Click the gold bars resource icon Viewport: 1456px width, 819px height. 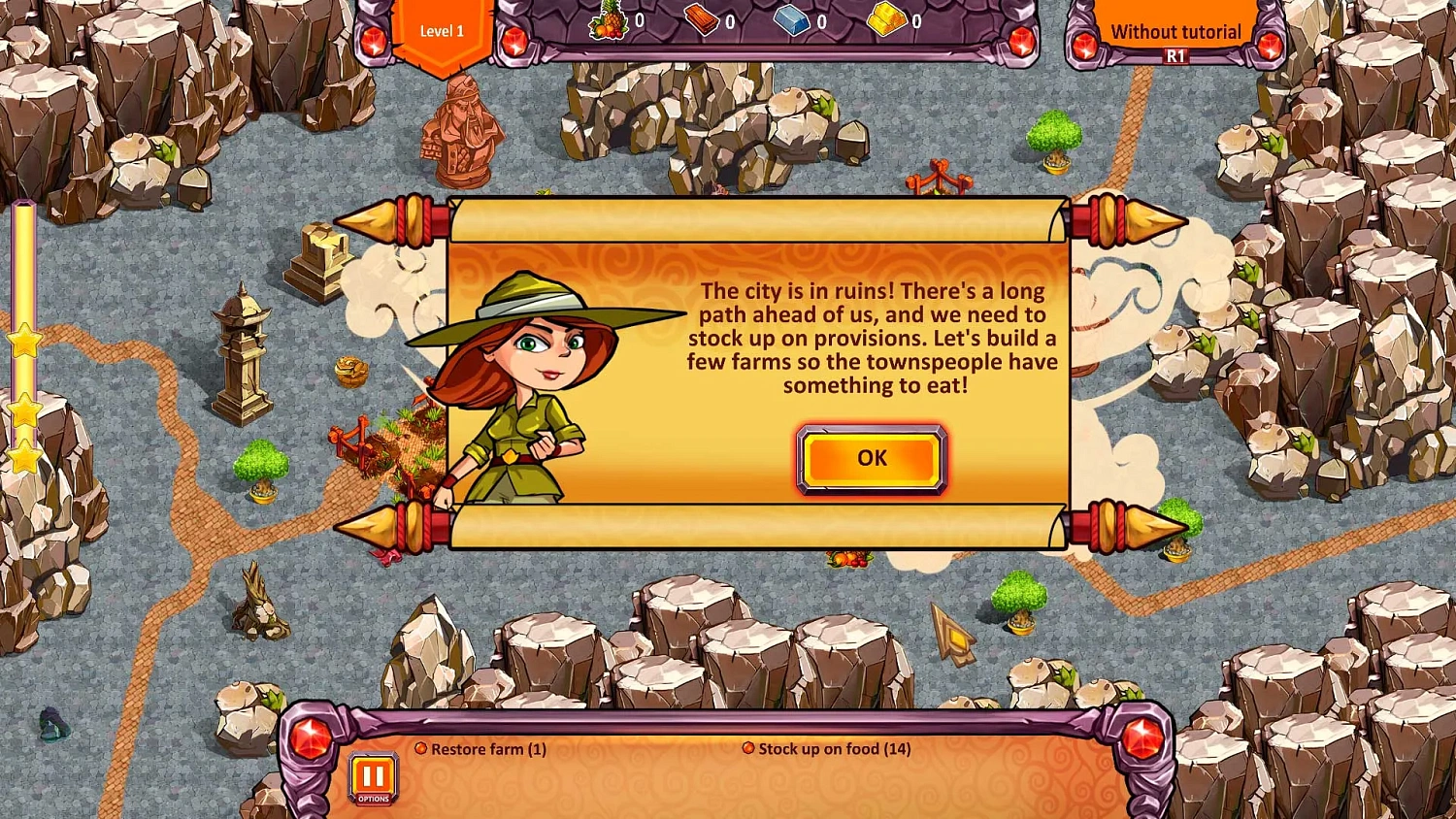(885, 19)
